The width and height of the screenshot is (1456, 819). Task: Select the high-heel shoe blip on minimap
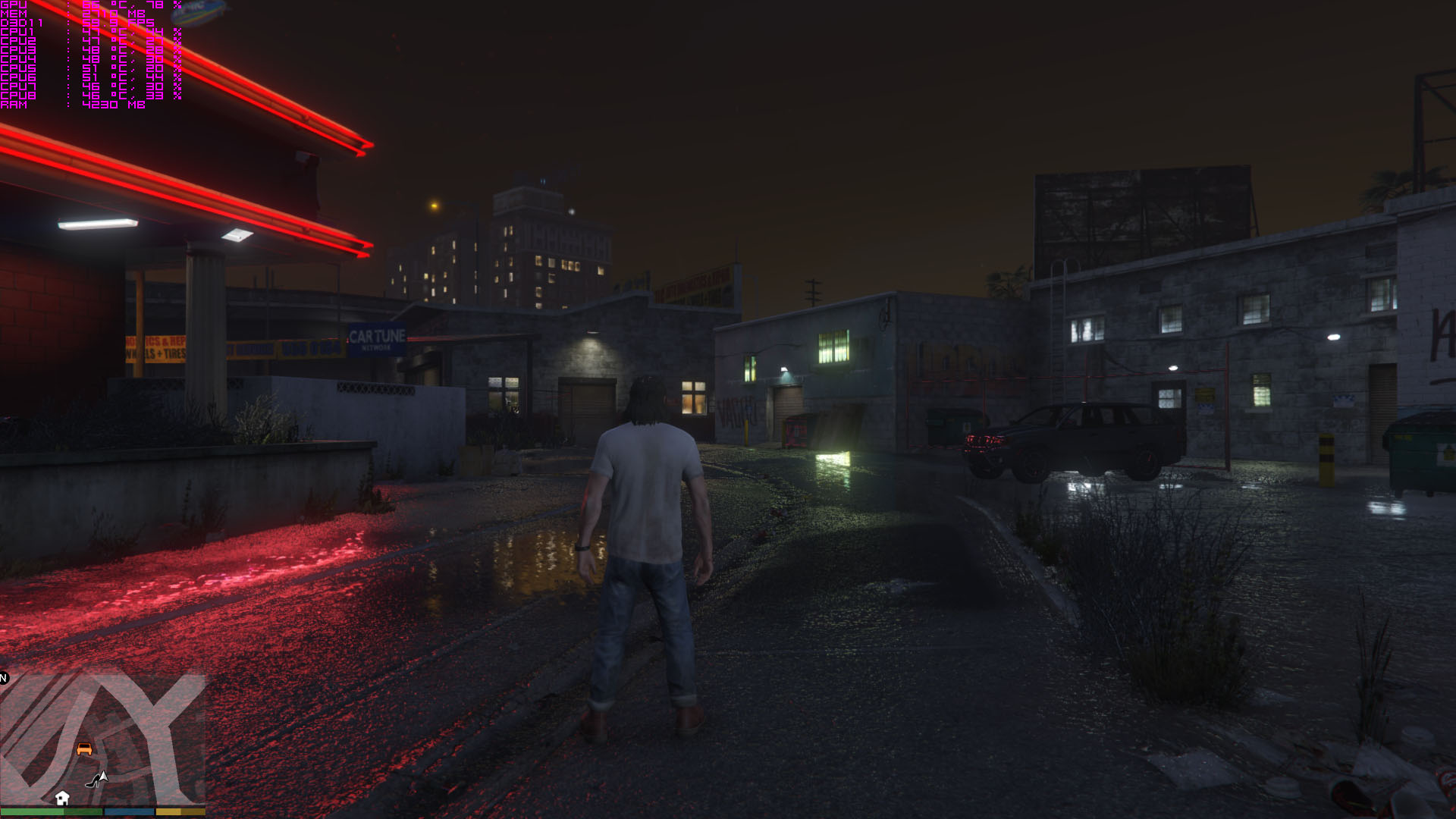92,782
